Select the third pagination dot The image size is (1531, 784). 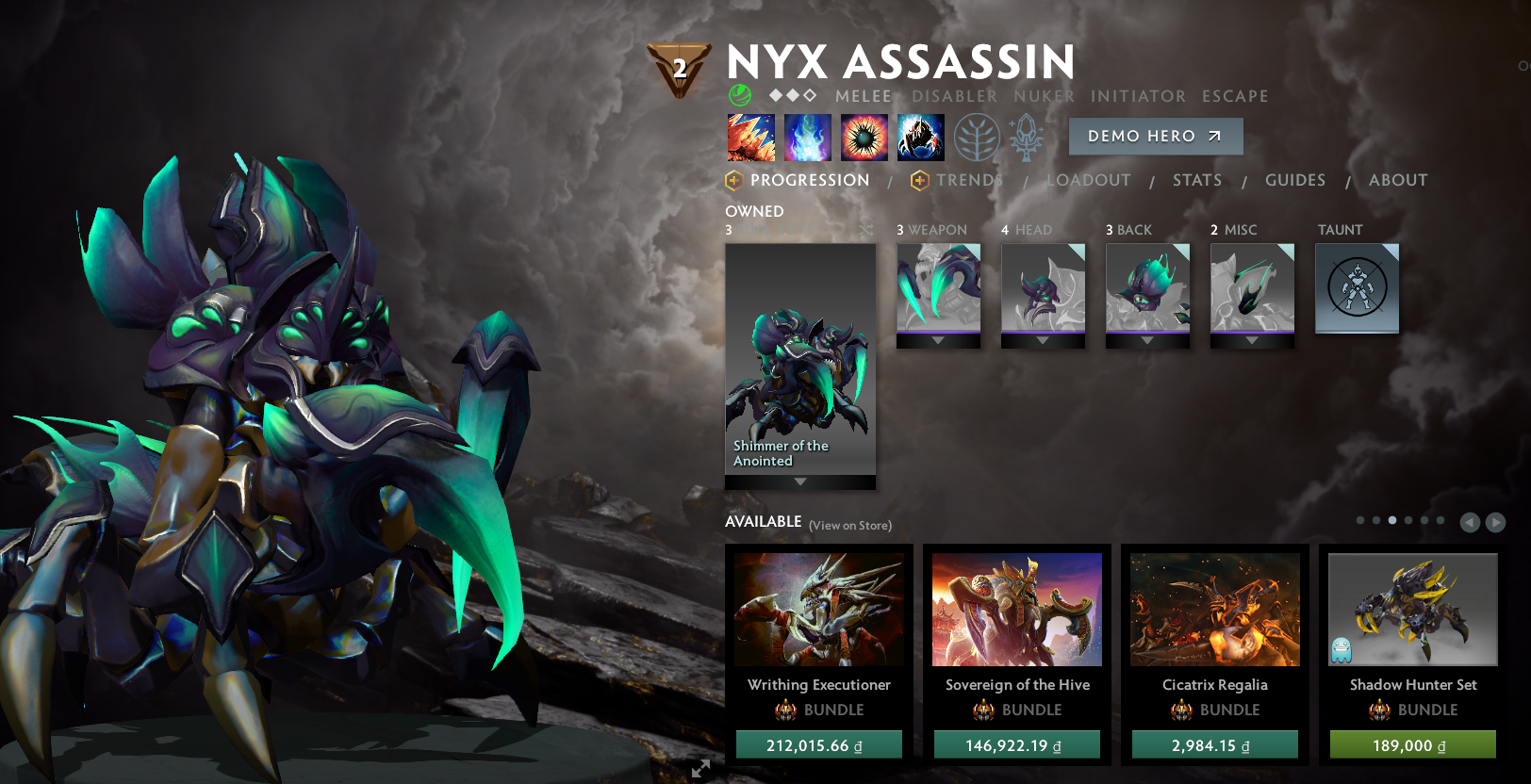click(x=1392, y=519)
